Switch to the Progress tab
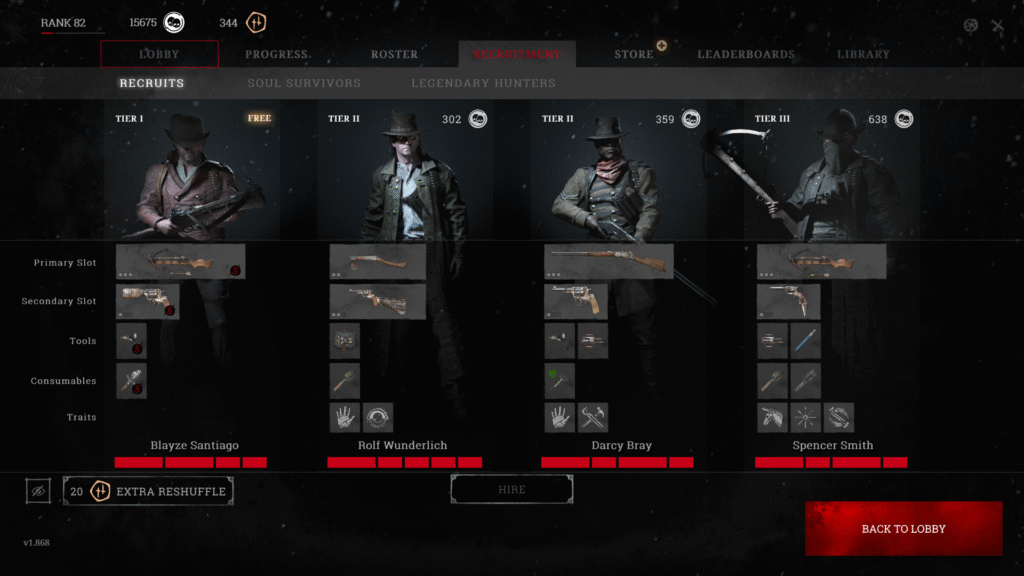Screen dimensions: 1024x576 coord(277,54)
